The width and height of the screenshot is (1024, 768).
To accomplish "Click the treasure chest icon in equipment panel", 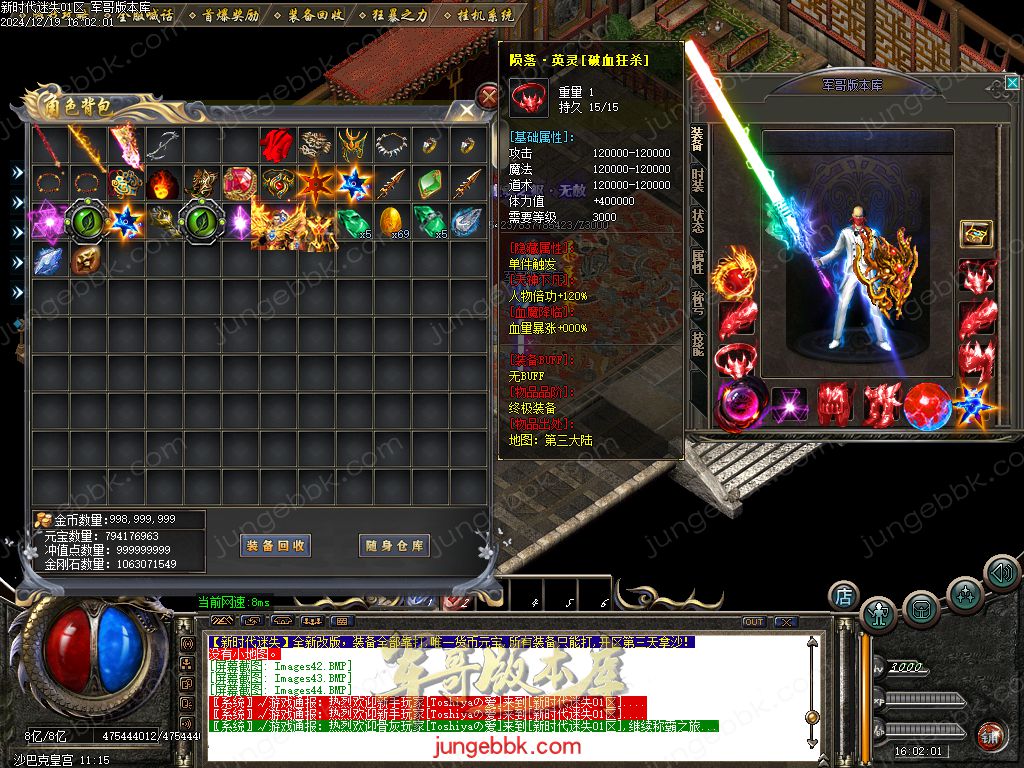I will pos(975,234).
